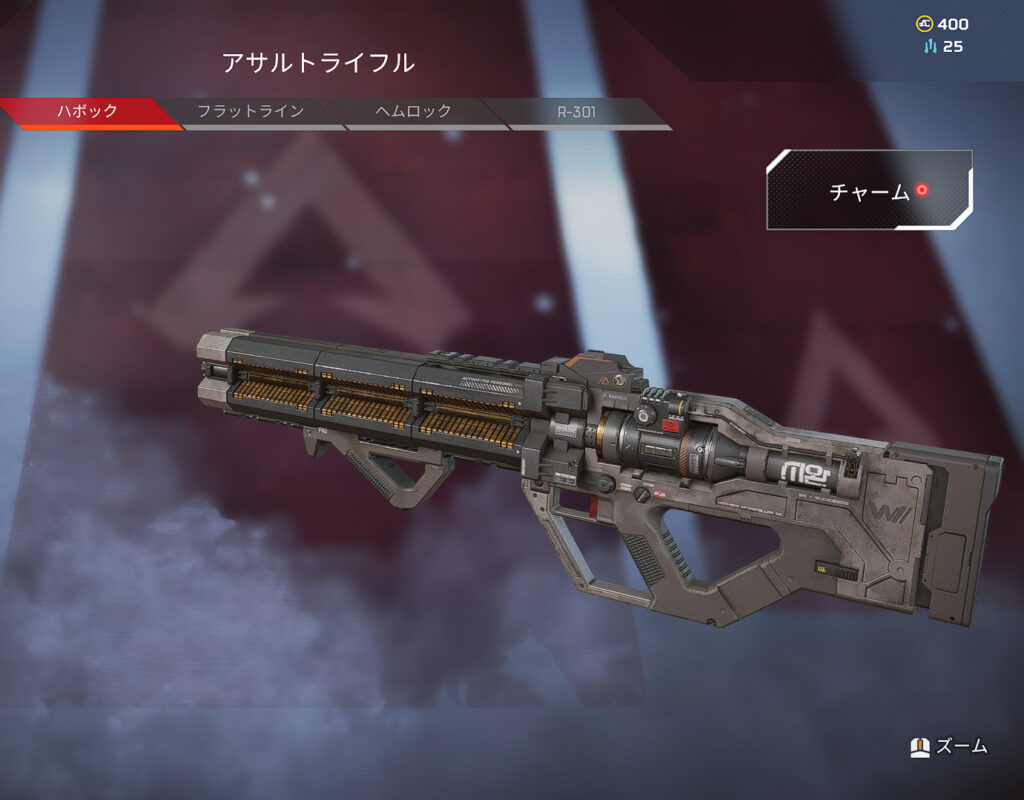Open the ヘムロック weapon tab

click(x=414, y=112)
